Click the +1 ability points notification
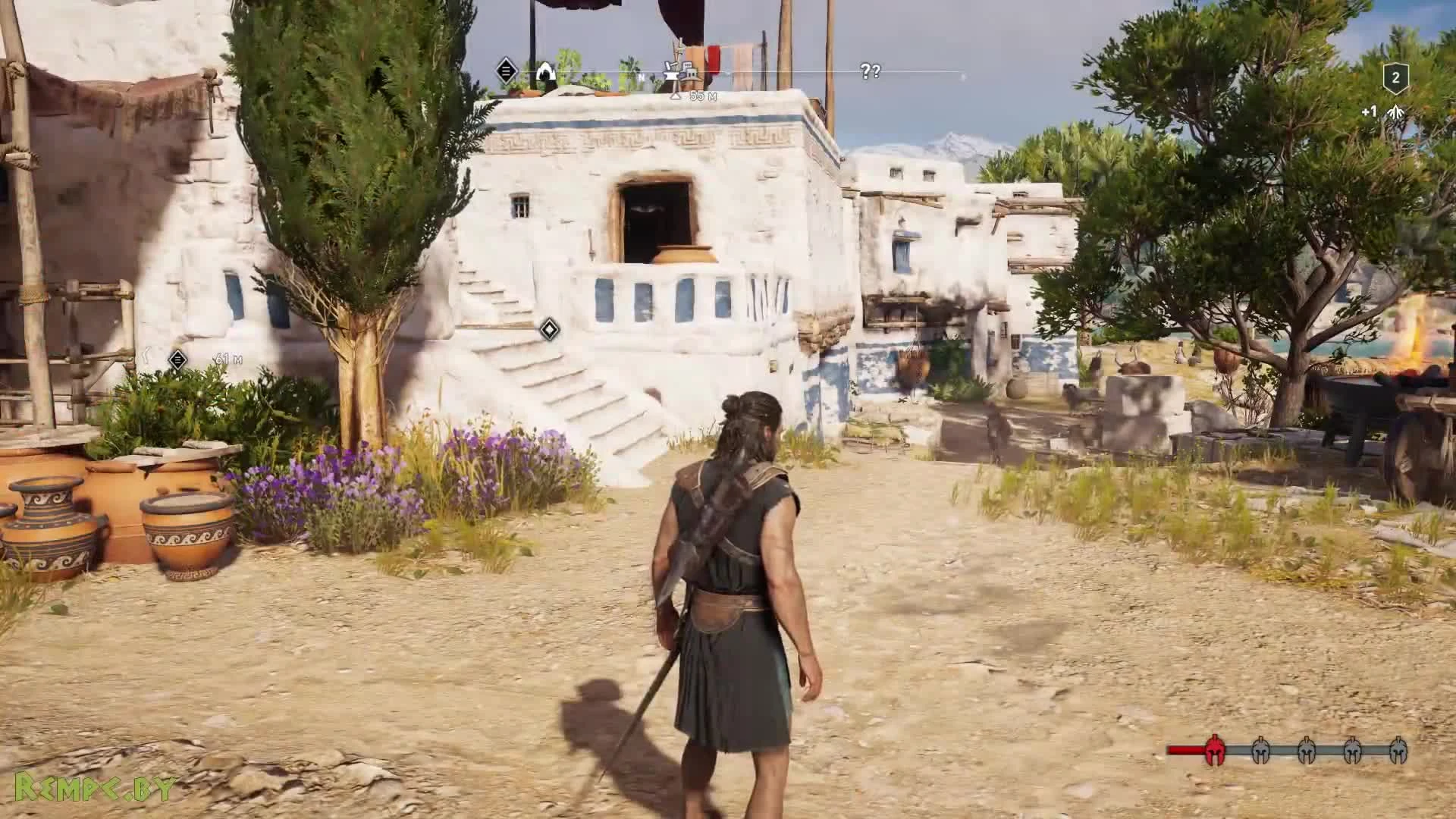Screen dimensions: 1456x819 [x=1369, y=112]
